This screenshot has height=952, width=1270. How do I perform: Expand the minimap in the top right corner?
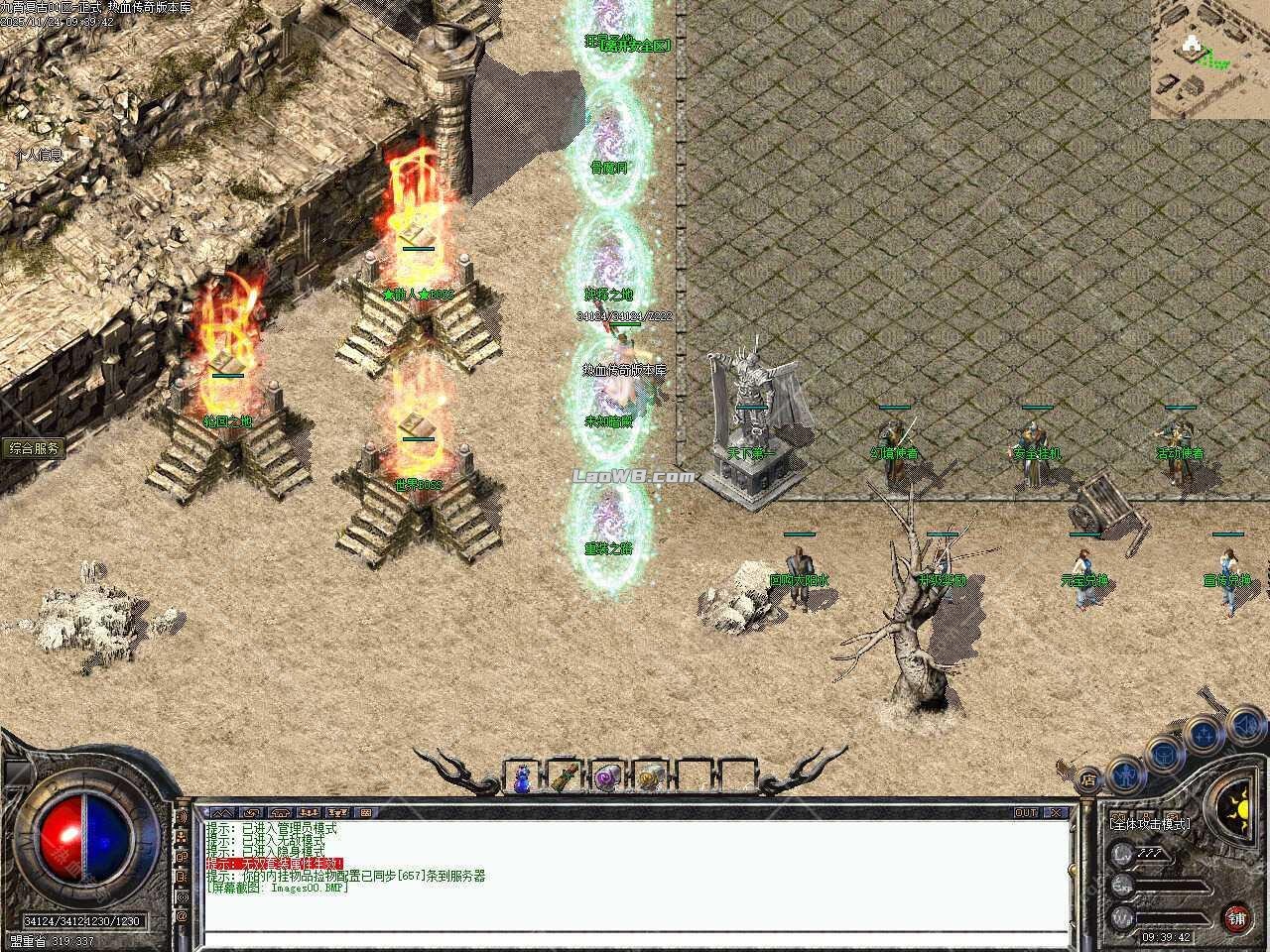pos(1191,50)
